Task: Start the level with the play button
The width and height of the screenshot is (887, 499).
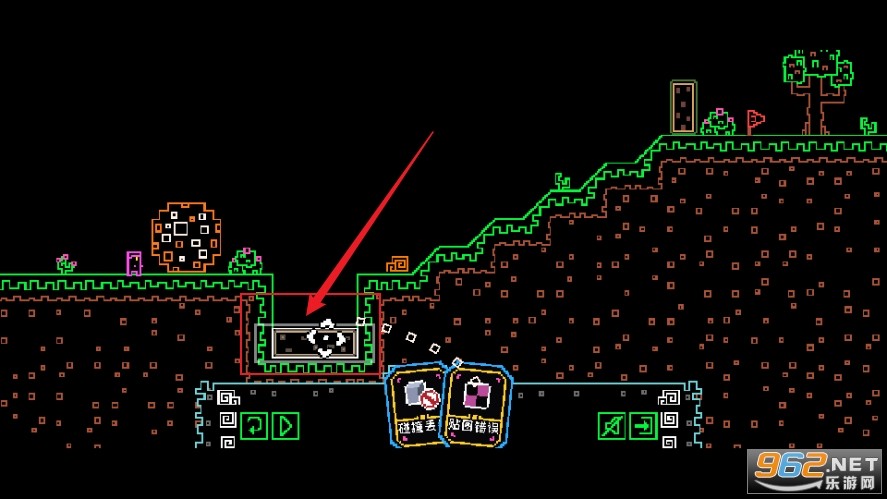Action: click(286, 426)
